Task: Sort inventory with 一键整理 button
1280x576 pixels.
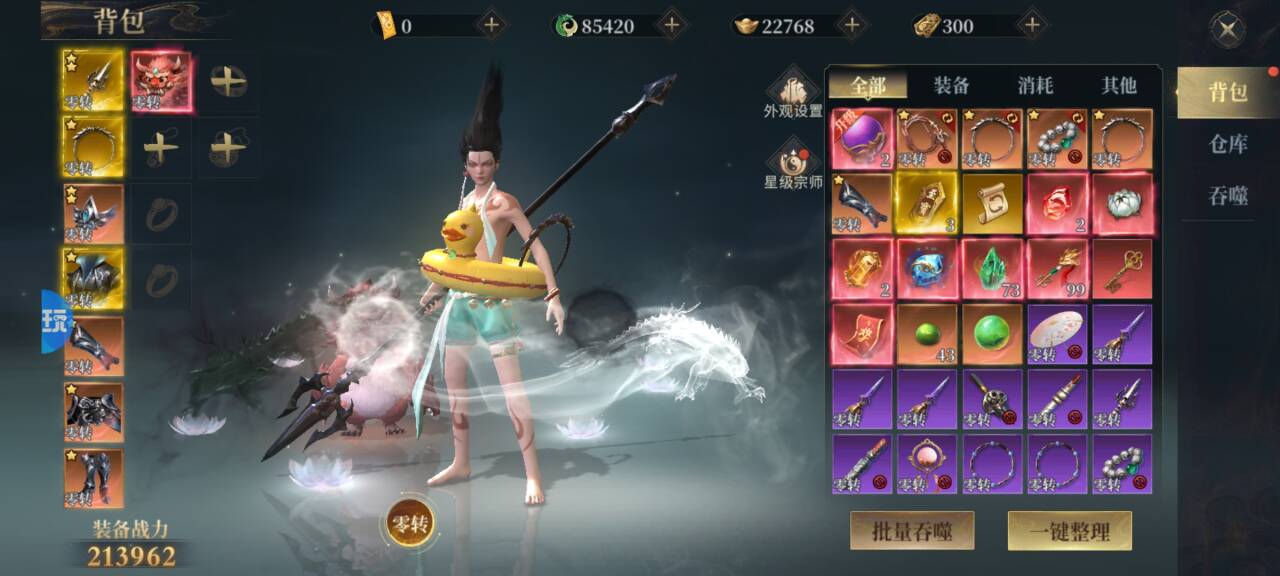Action: (1069, 531)
